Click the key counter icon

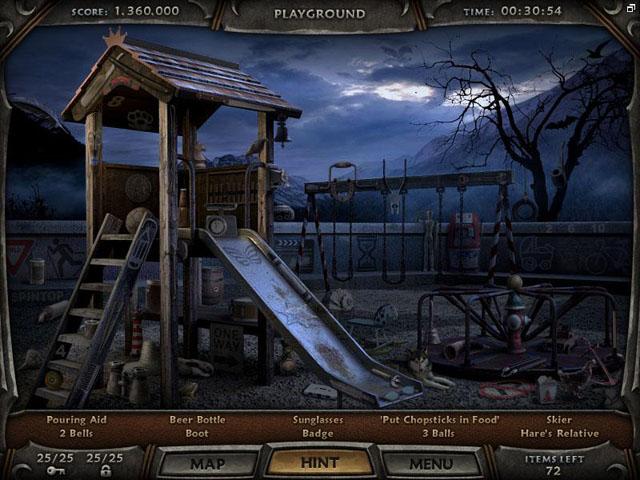[x=56, y=470]
